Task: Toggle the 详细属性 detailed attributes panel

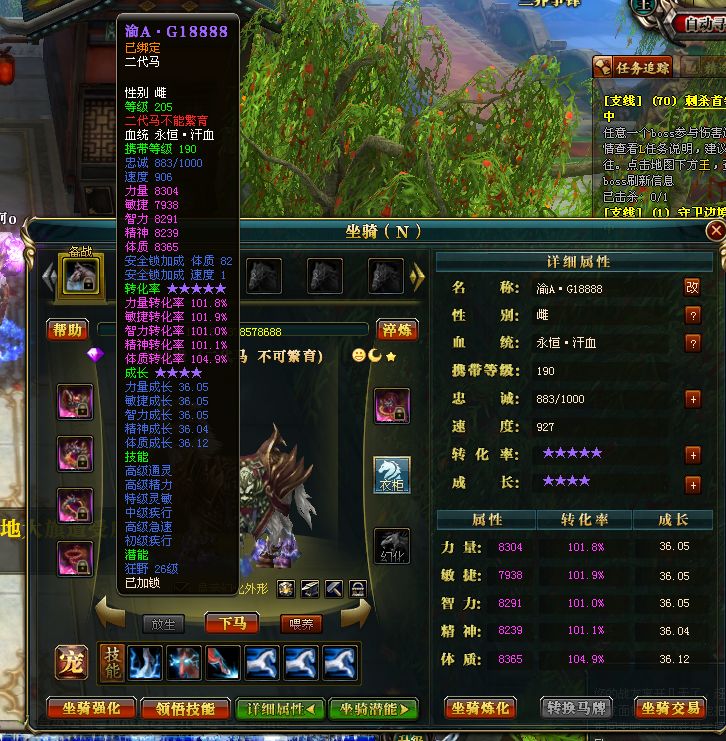Action: pyautogui.click(x=279, y=709)
